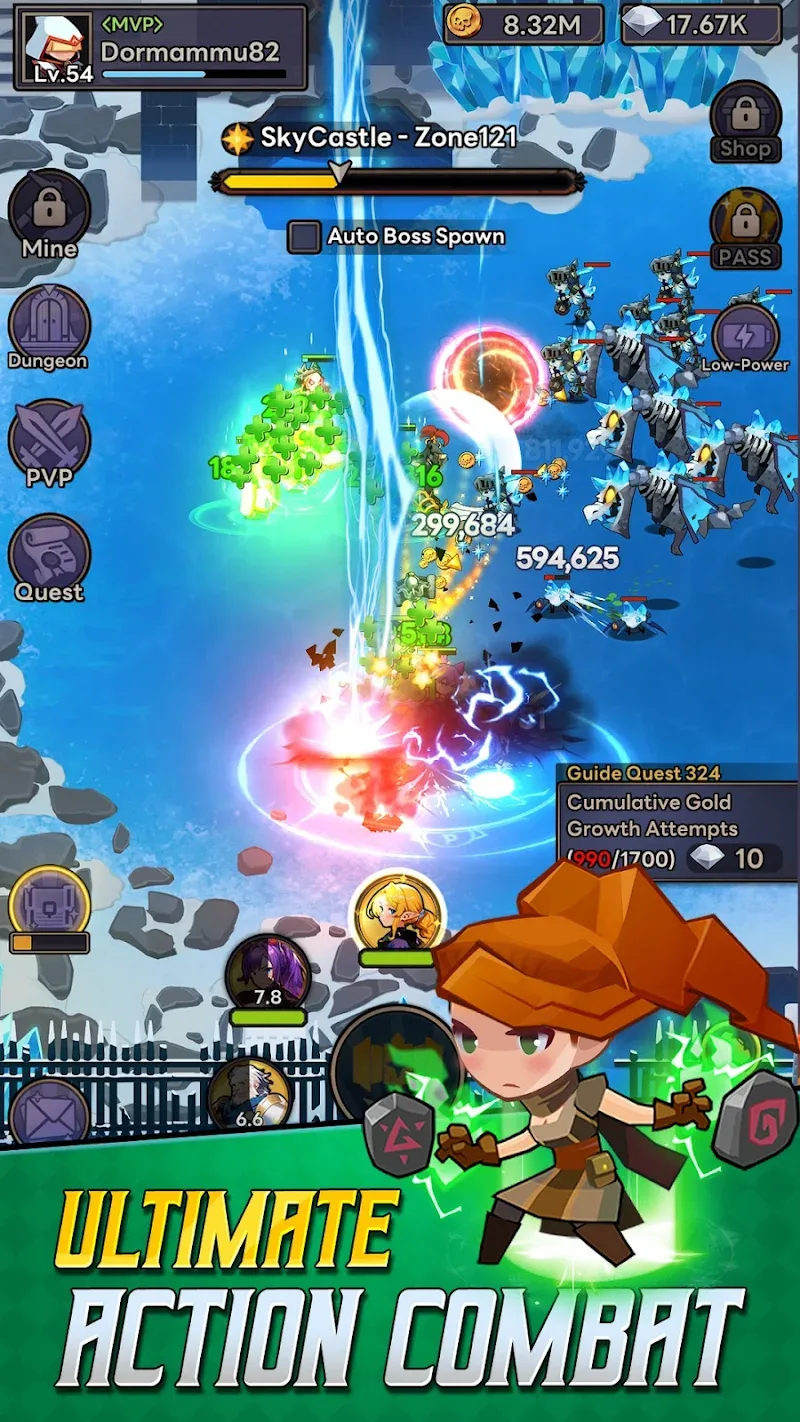The width and height of the screenshot is (800, 1422).
Task: Select the blonde elf hero portrait
Action: (x=398, y=911)
